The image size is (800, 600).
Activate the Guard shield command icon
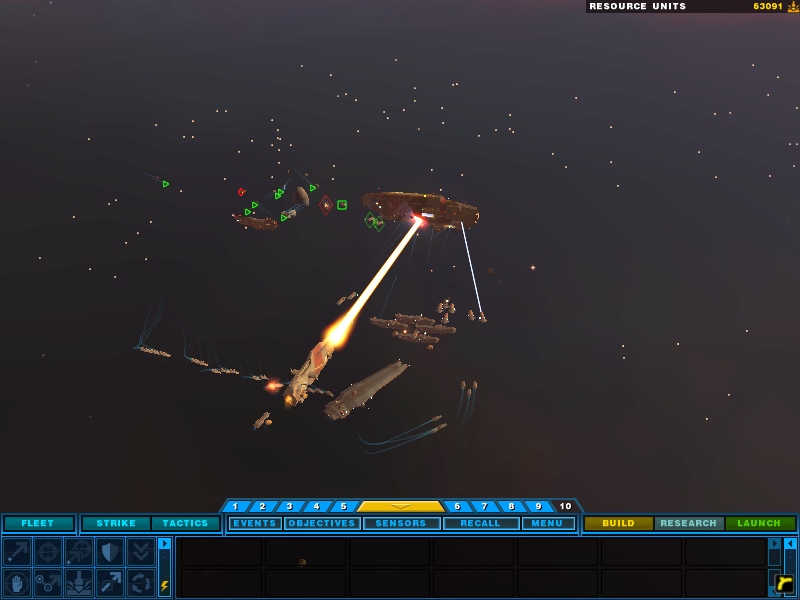tap(110, 551)
